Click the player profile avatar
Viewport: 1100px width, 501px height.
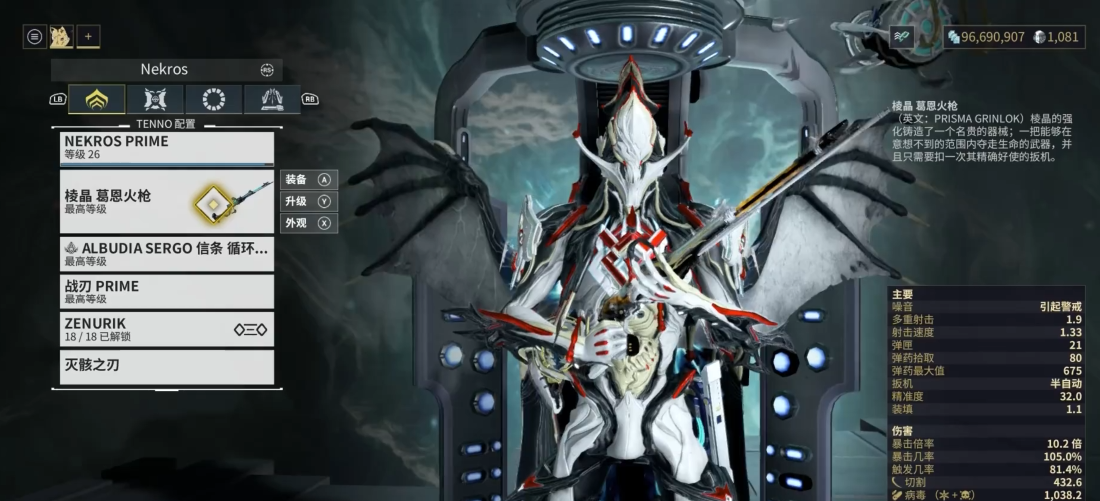[x=60, y=37]
